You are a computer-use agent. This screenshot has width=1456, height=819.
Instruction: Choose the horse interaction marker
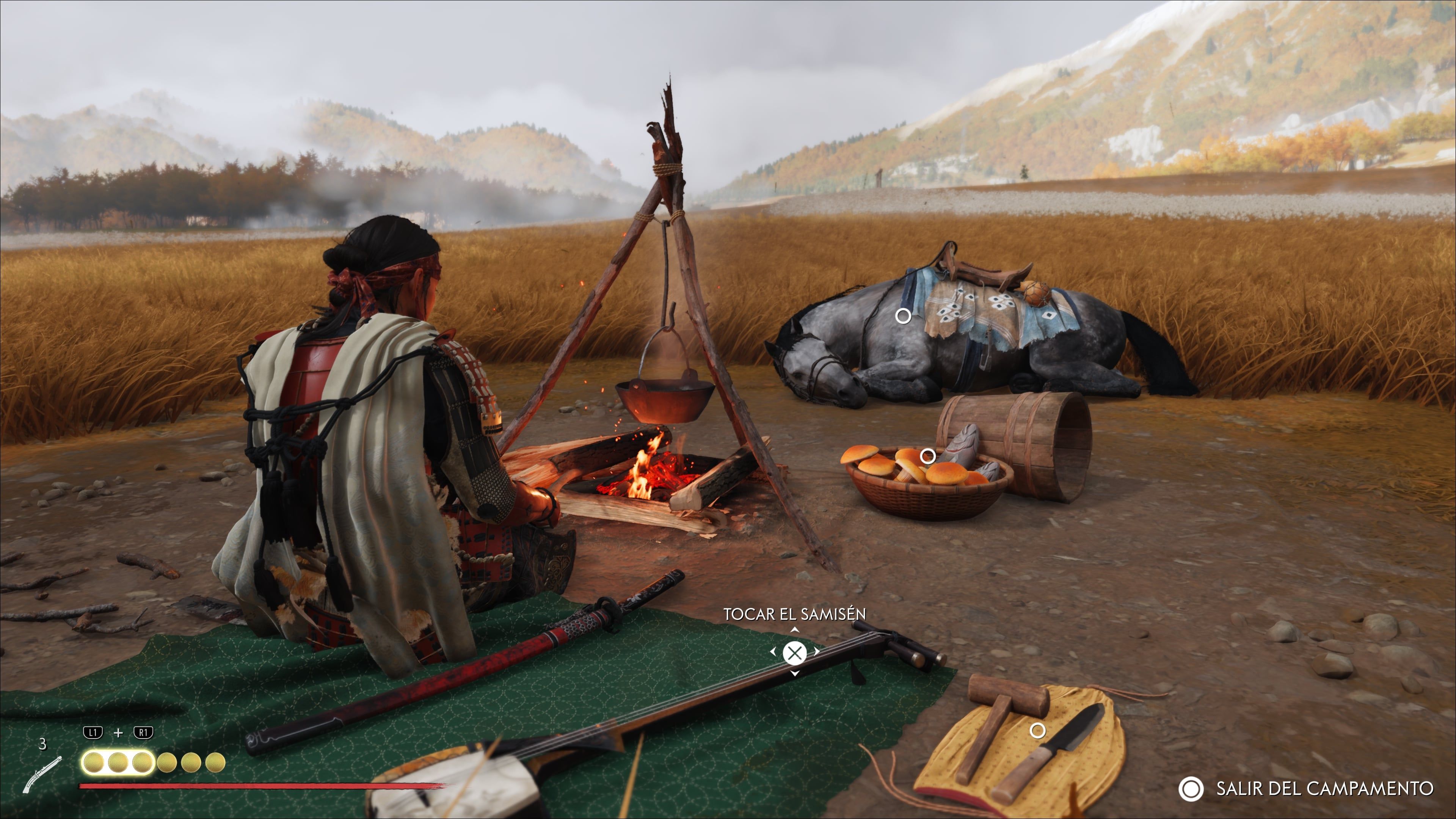903,316
